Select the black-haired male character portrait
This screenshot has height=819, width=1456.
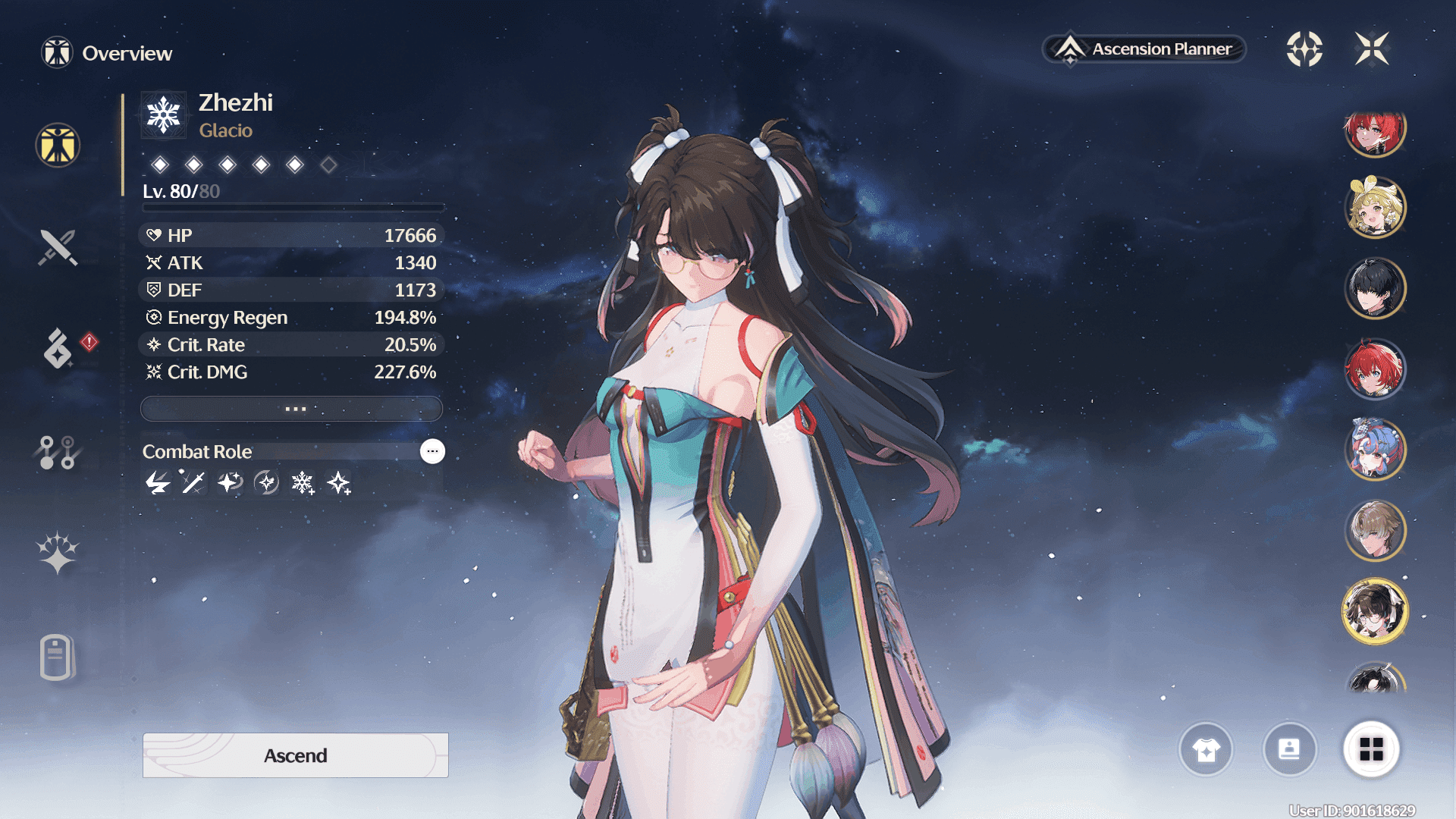1374,288
